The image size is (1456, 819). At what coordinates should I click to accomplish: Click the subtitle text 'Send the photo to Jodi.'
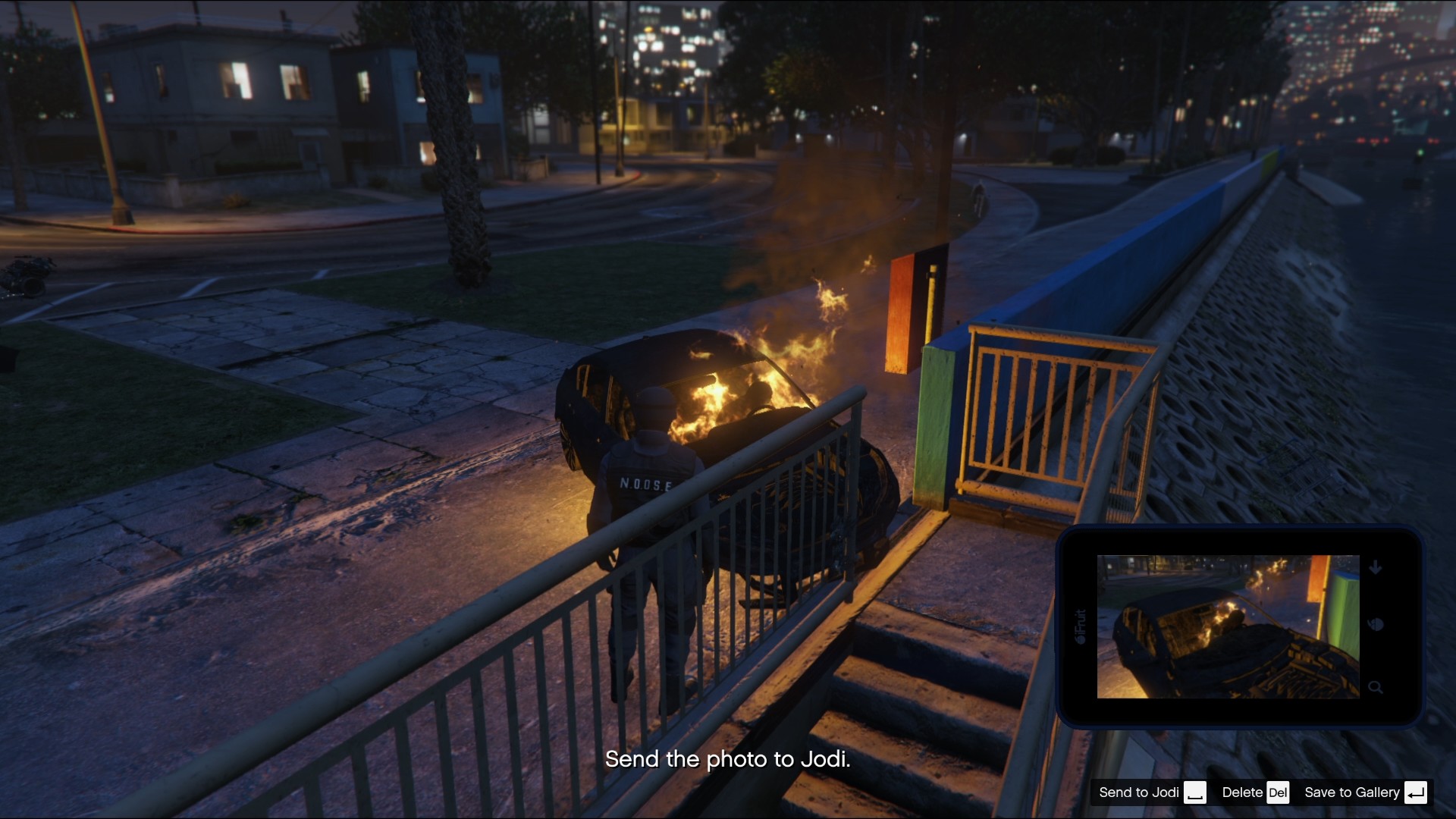tap(728, 758)
